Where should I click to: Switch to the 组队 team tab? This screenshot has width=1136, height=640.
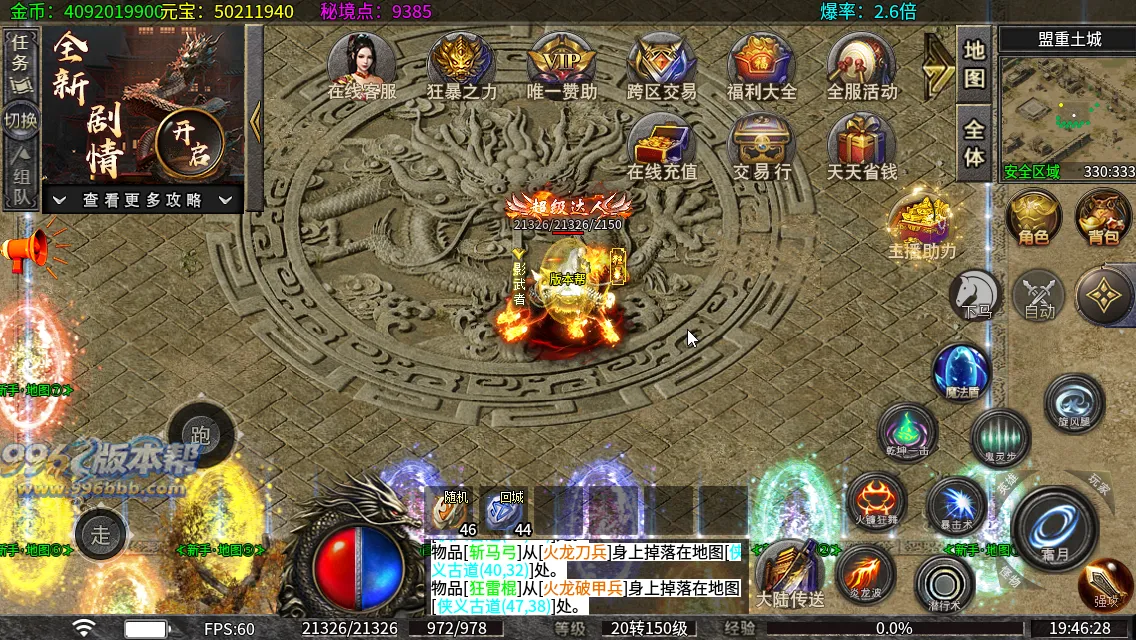click(x=21, y=177)
